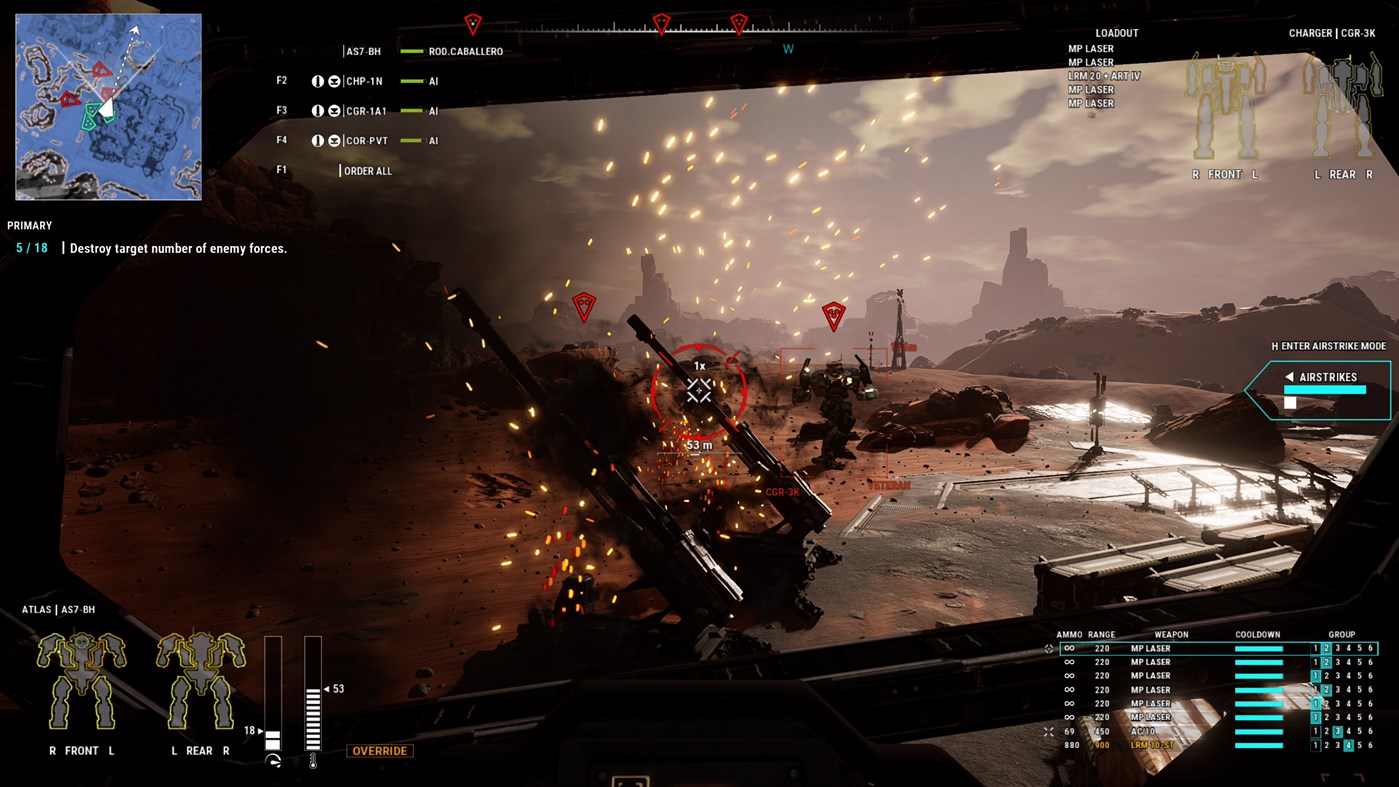Open F2 orders for CHP-1N
The height and width of the screenshot is (787, 1399).
click(x=281, y=80)
